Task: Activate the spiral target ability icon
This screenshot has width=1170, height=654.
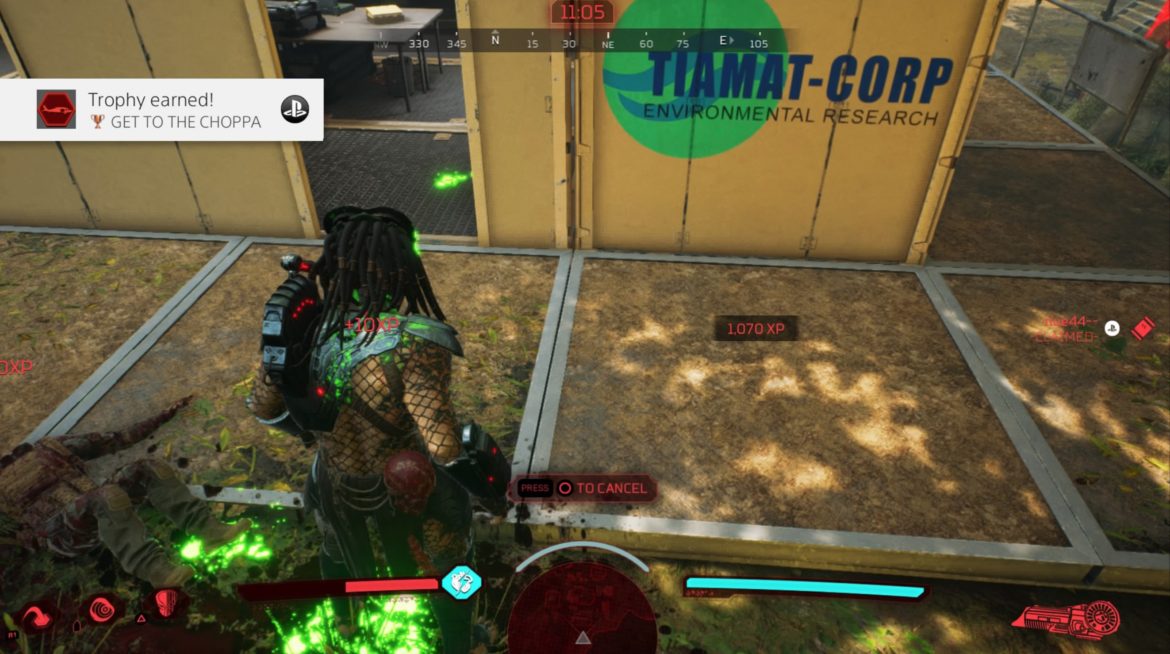Action: click(103, 608)
